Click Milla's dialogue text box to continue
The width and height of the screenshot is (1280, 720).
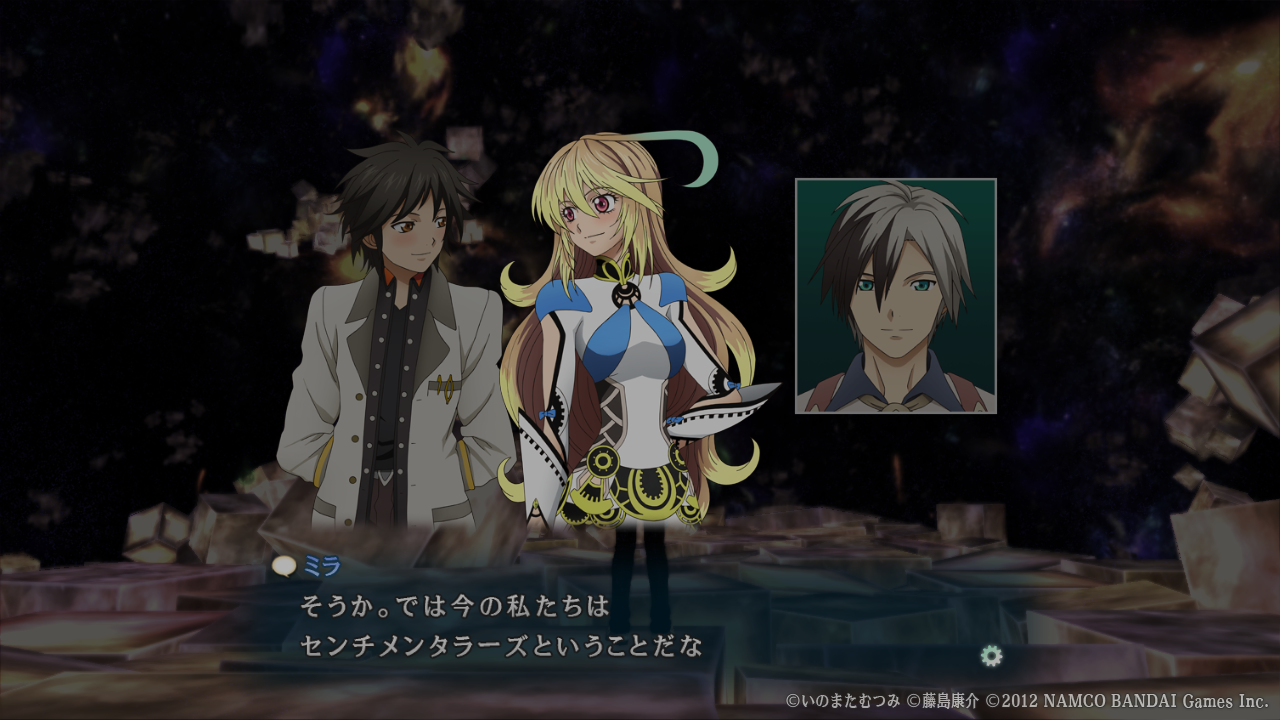pos(500,627)
